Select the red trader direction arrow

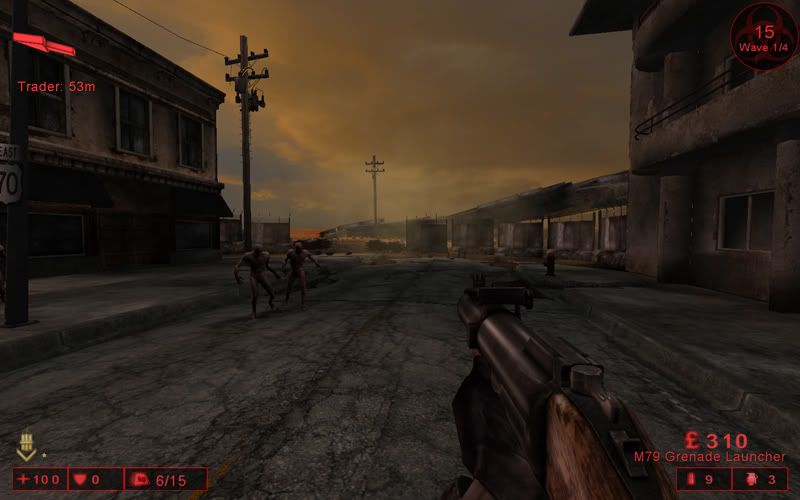tap(44, 45)
